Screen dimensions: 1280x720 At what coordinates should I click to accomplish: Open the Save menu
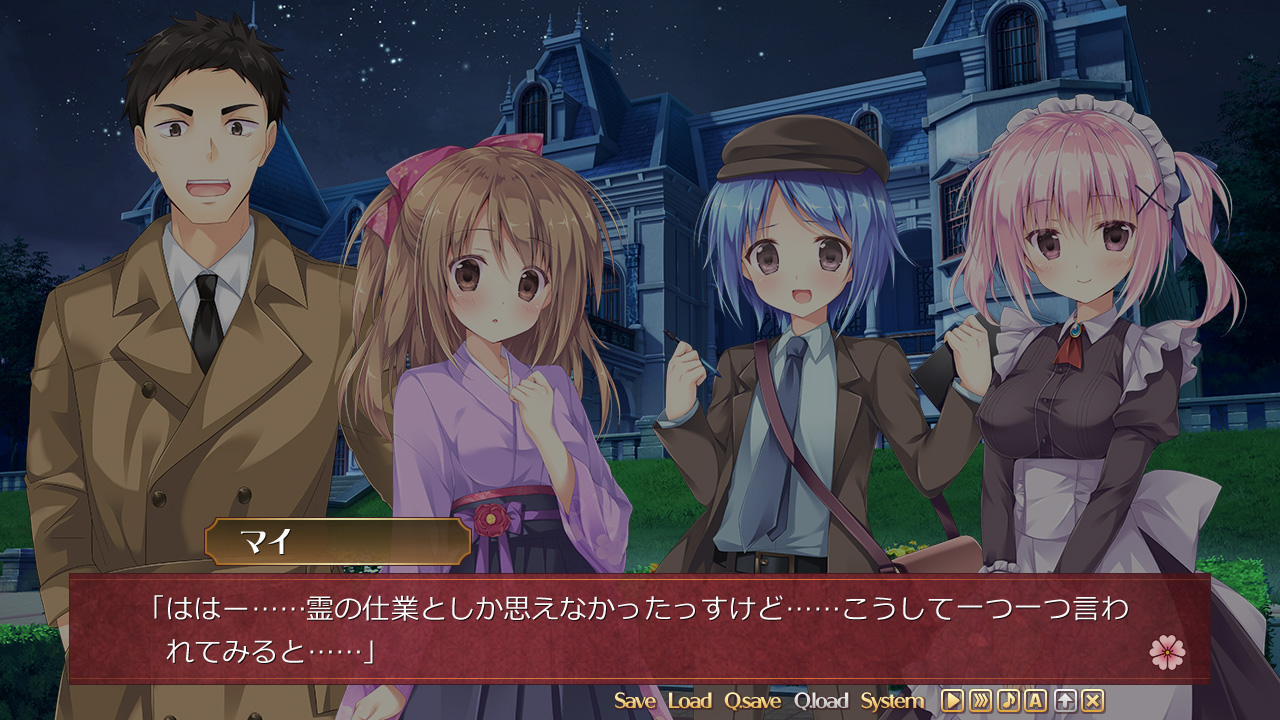click(x=635, y=701)
